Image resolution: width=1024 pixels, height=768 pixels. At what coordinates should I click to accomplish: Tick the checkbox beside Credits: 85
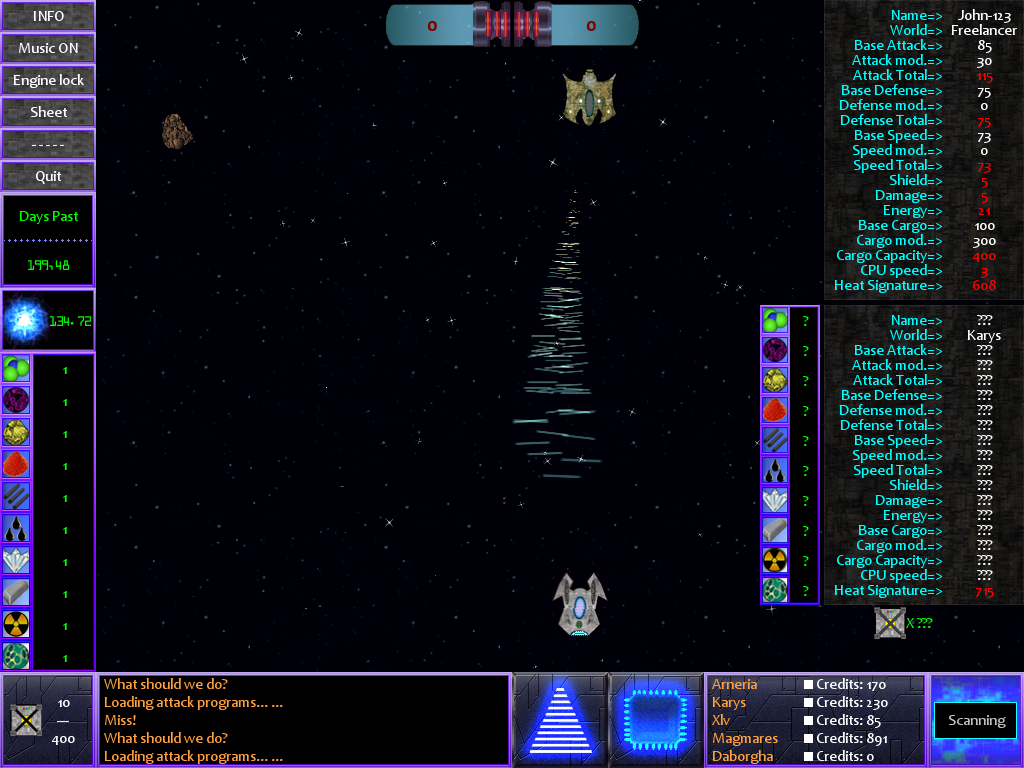tap(809, 721)
